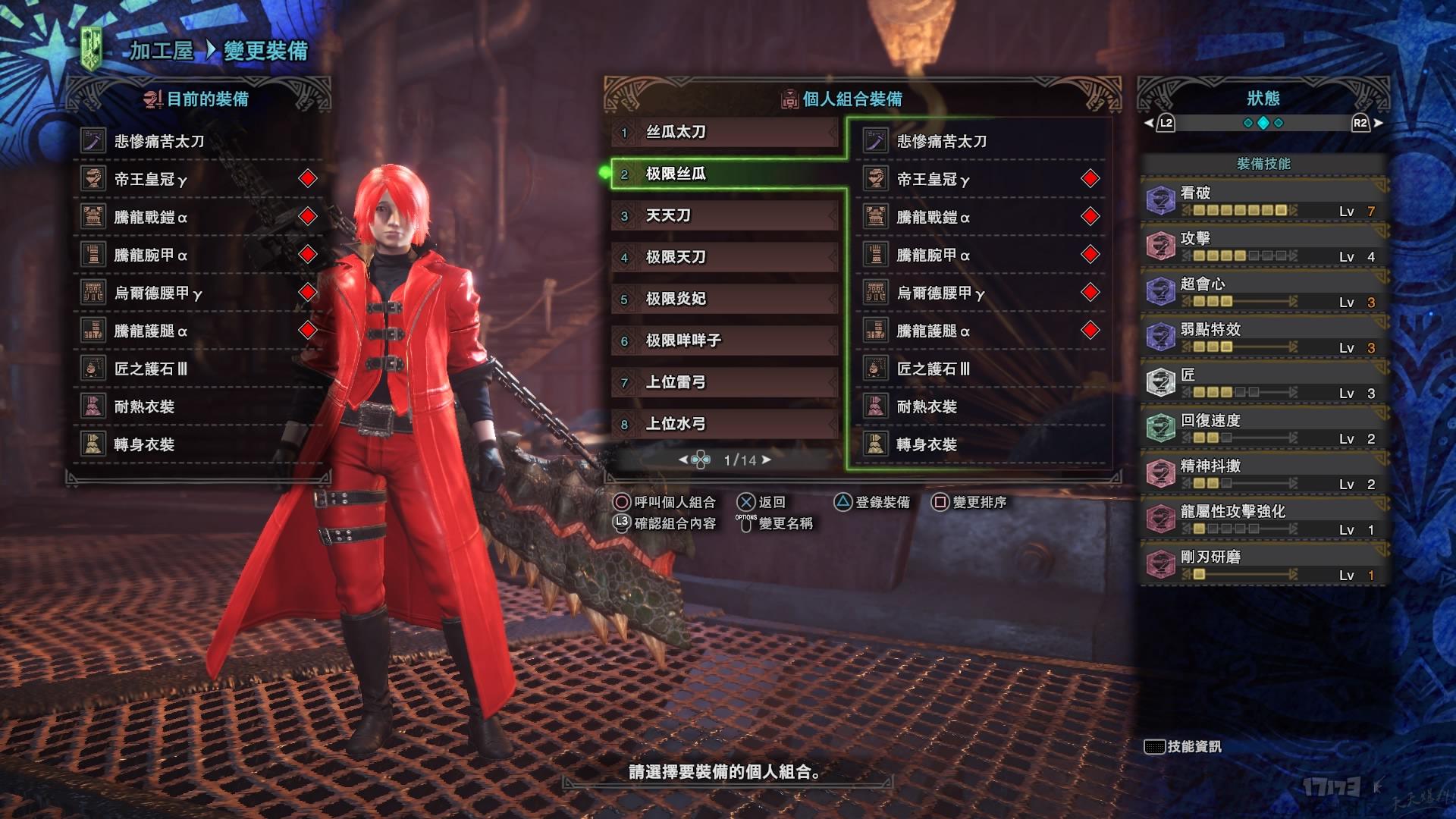Pick loadout 7 上位雷弓
1456x819 pixels.
point(724,383)
